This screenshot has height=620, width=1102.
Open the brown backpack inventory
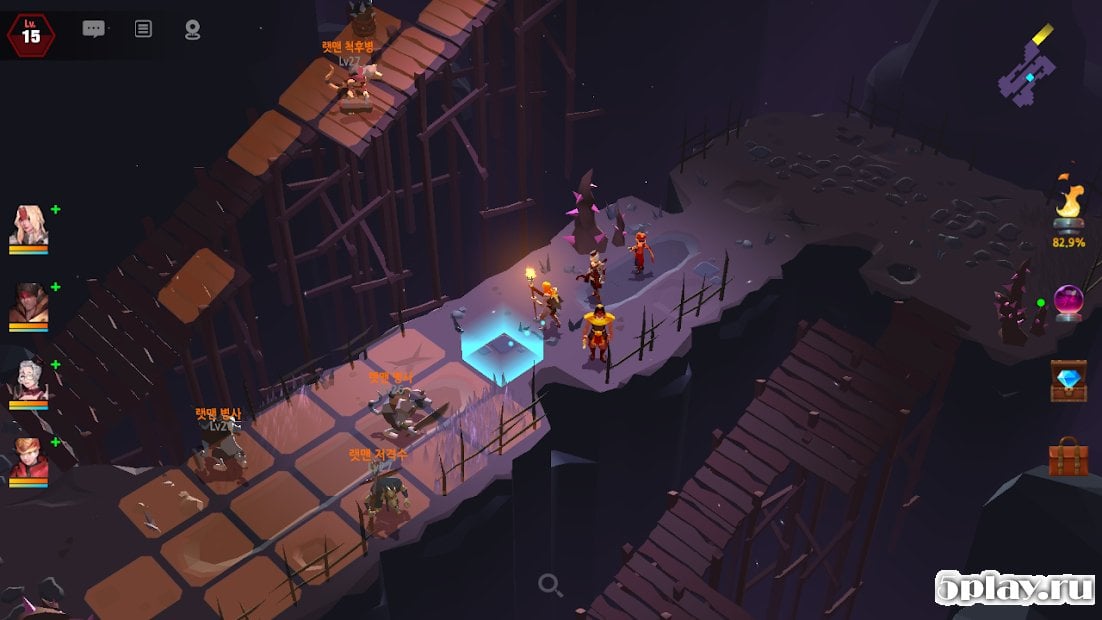pos(1068,457)
